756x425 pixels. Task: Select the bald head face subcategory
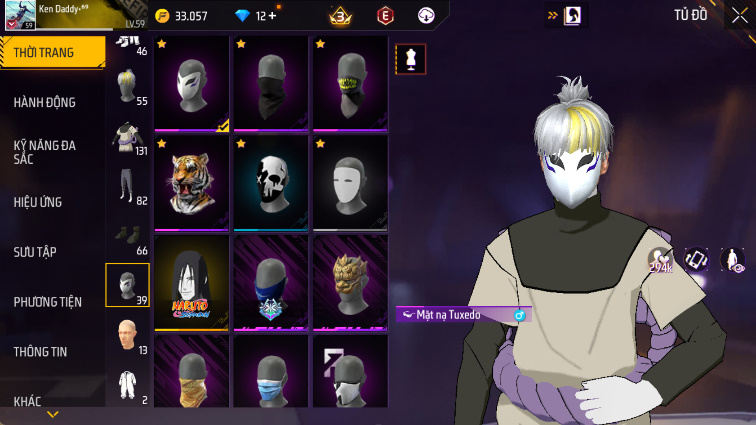[x=127, y=335]
